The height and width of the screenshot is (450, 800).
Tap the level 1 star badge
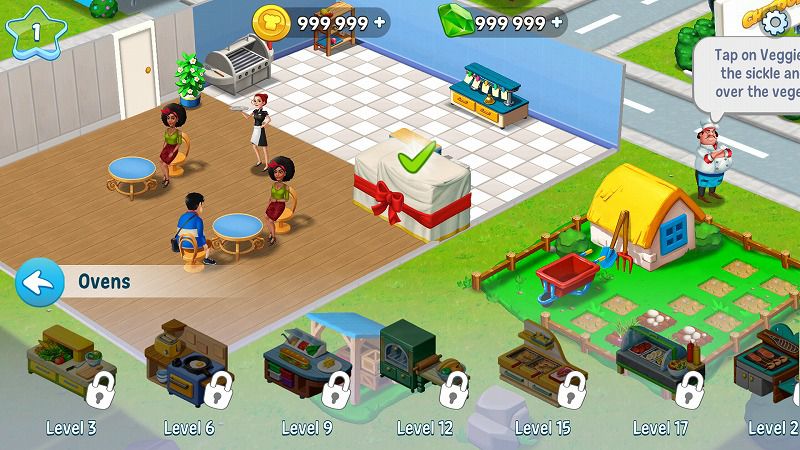(36, 31)
